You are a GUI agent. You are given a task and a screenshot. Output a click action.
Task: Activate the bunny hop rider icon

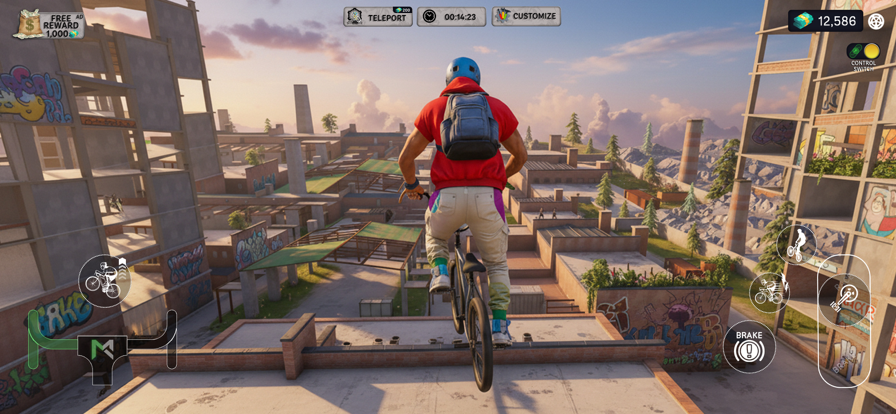pyautogui.click(x=104, y=281)
